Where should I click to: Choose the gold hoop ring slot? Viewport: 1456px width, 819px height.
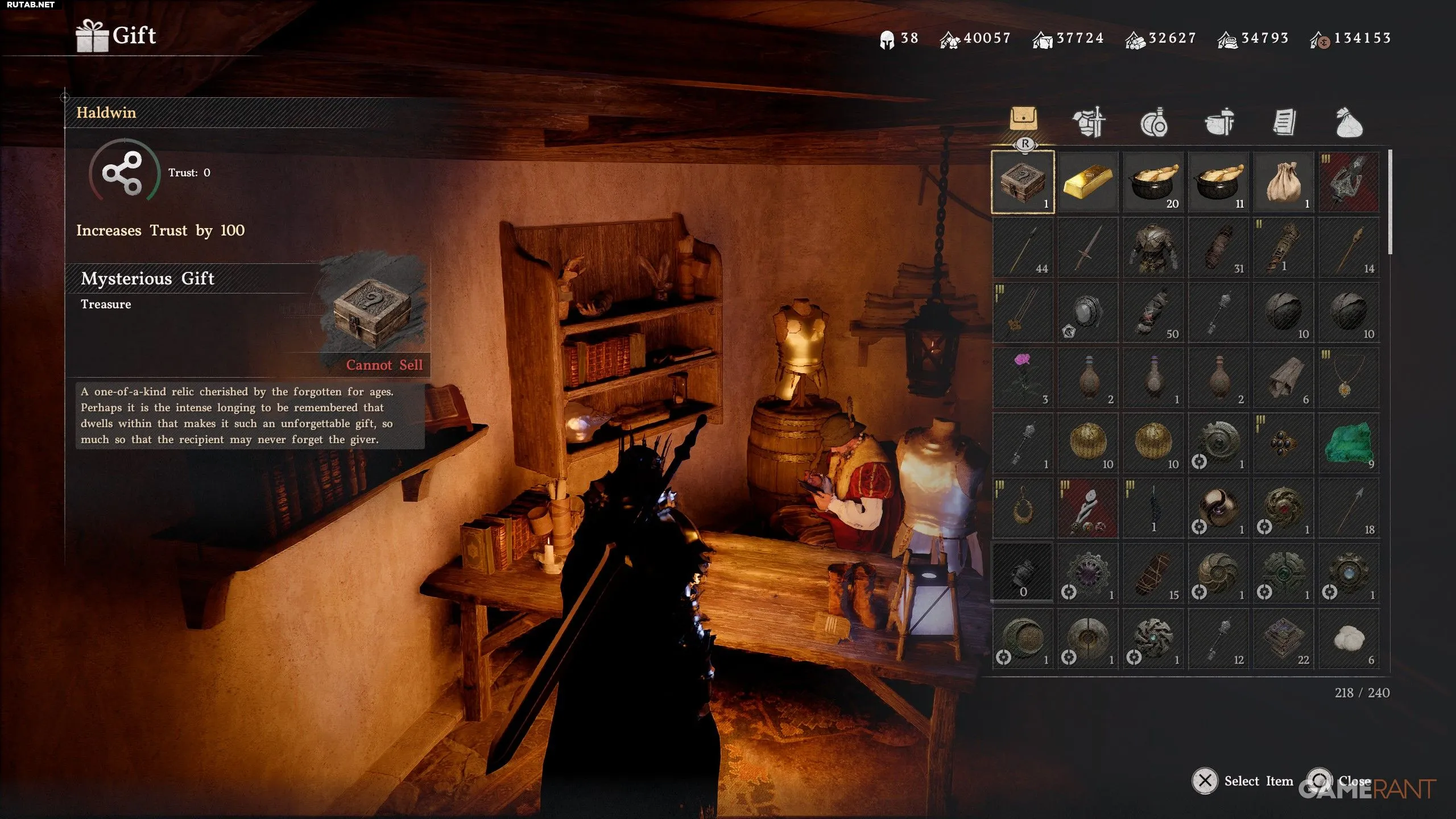1023,508
